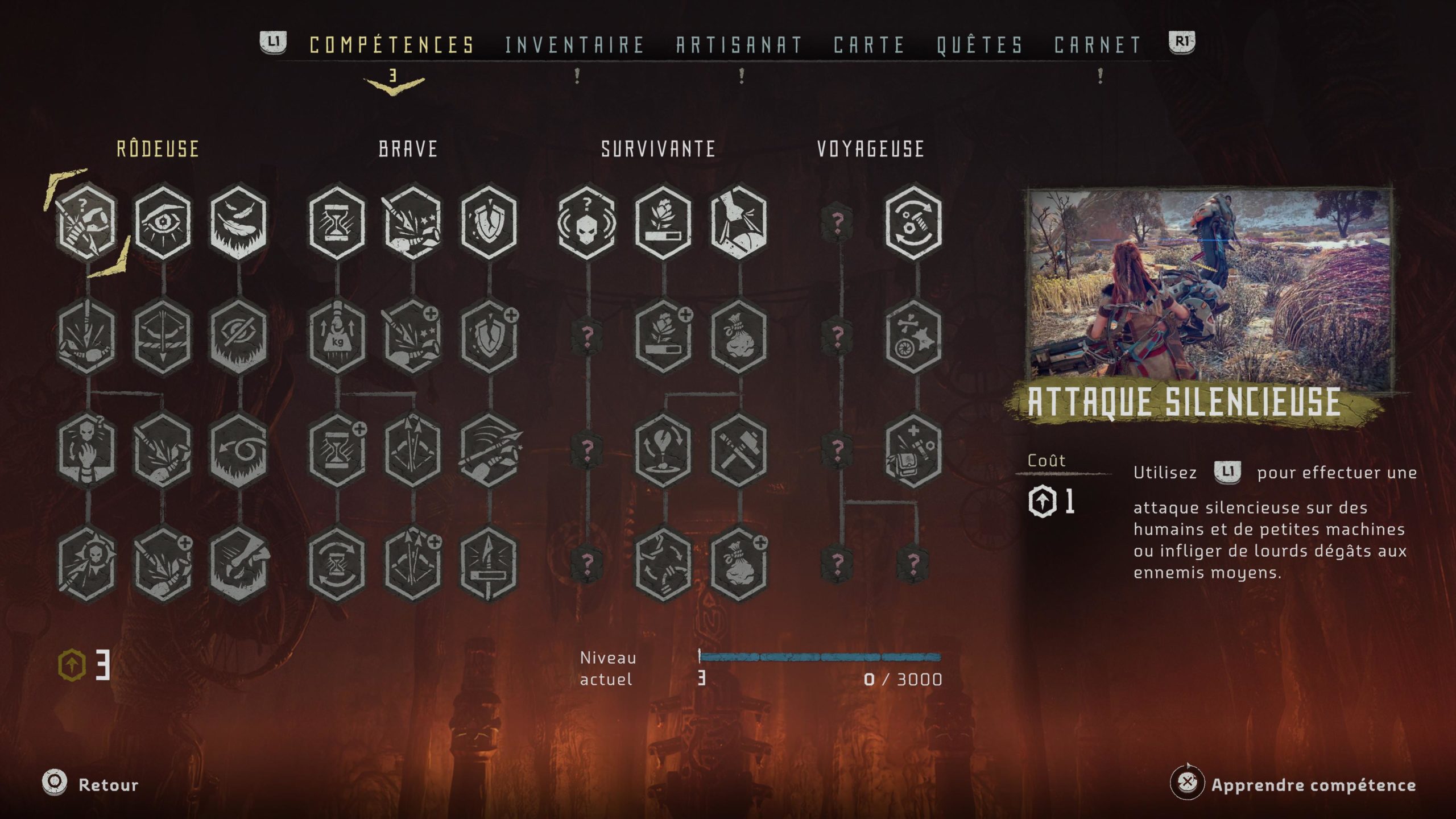Choose the flower skill atop Survivante

click(x=663, y=222)
